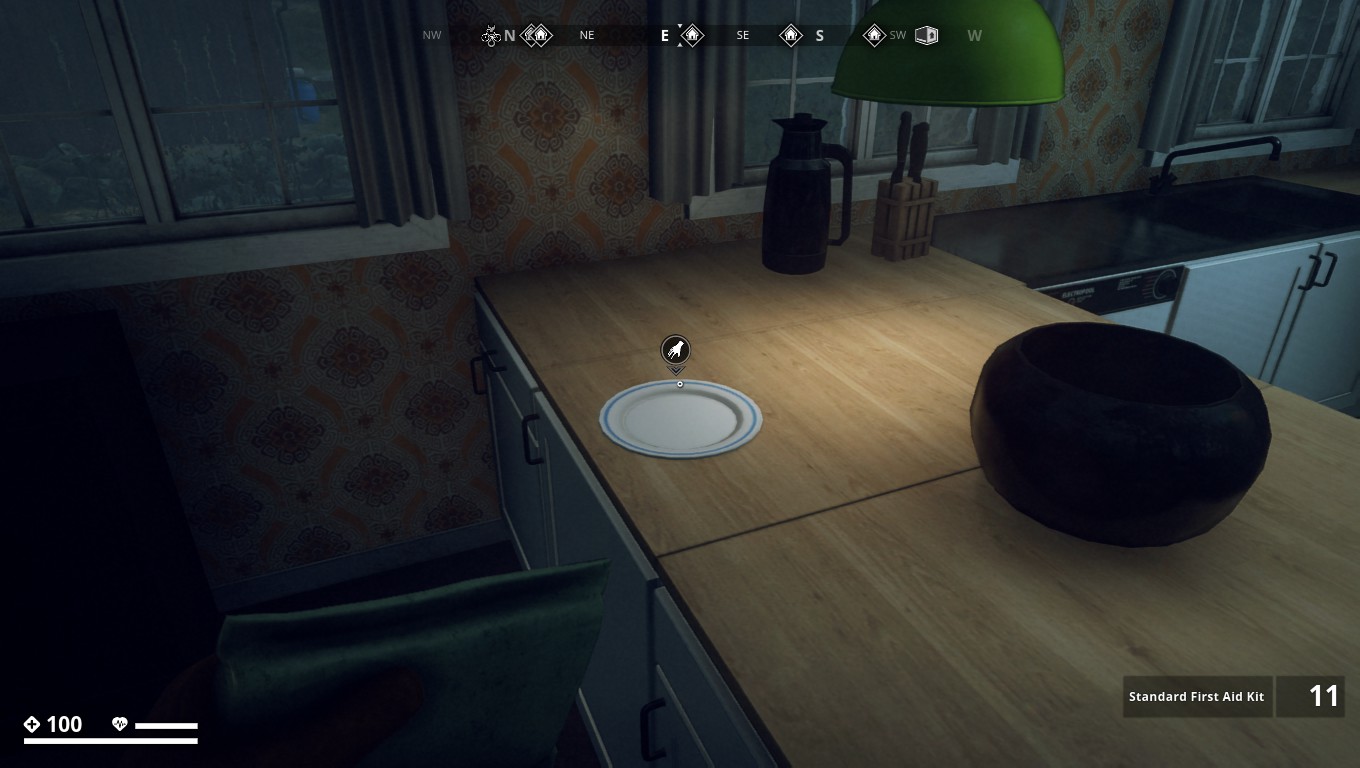Click the item quantity box showing 11
The image size is (1360, 768).
tap(1311, 696)
